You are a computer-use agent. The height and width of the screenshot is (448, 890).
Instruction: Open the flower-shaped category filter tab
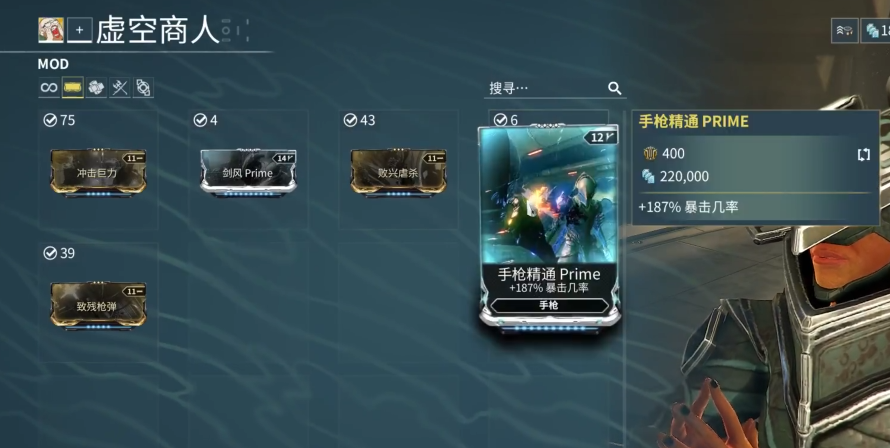[96, 88]
